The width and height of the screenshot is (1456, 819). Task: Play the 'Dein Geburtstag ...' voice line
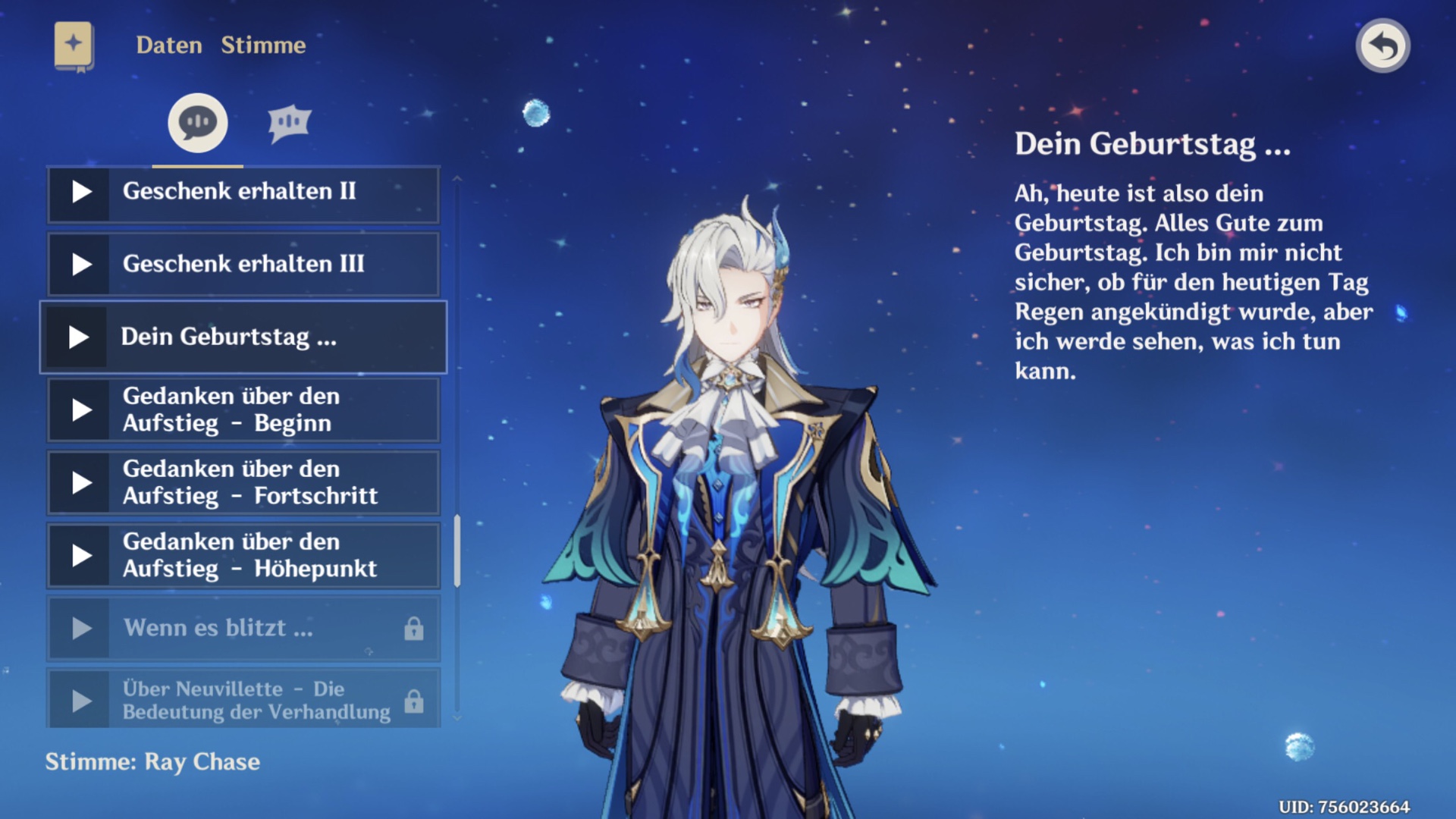78,337
